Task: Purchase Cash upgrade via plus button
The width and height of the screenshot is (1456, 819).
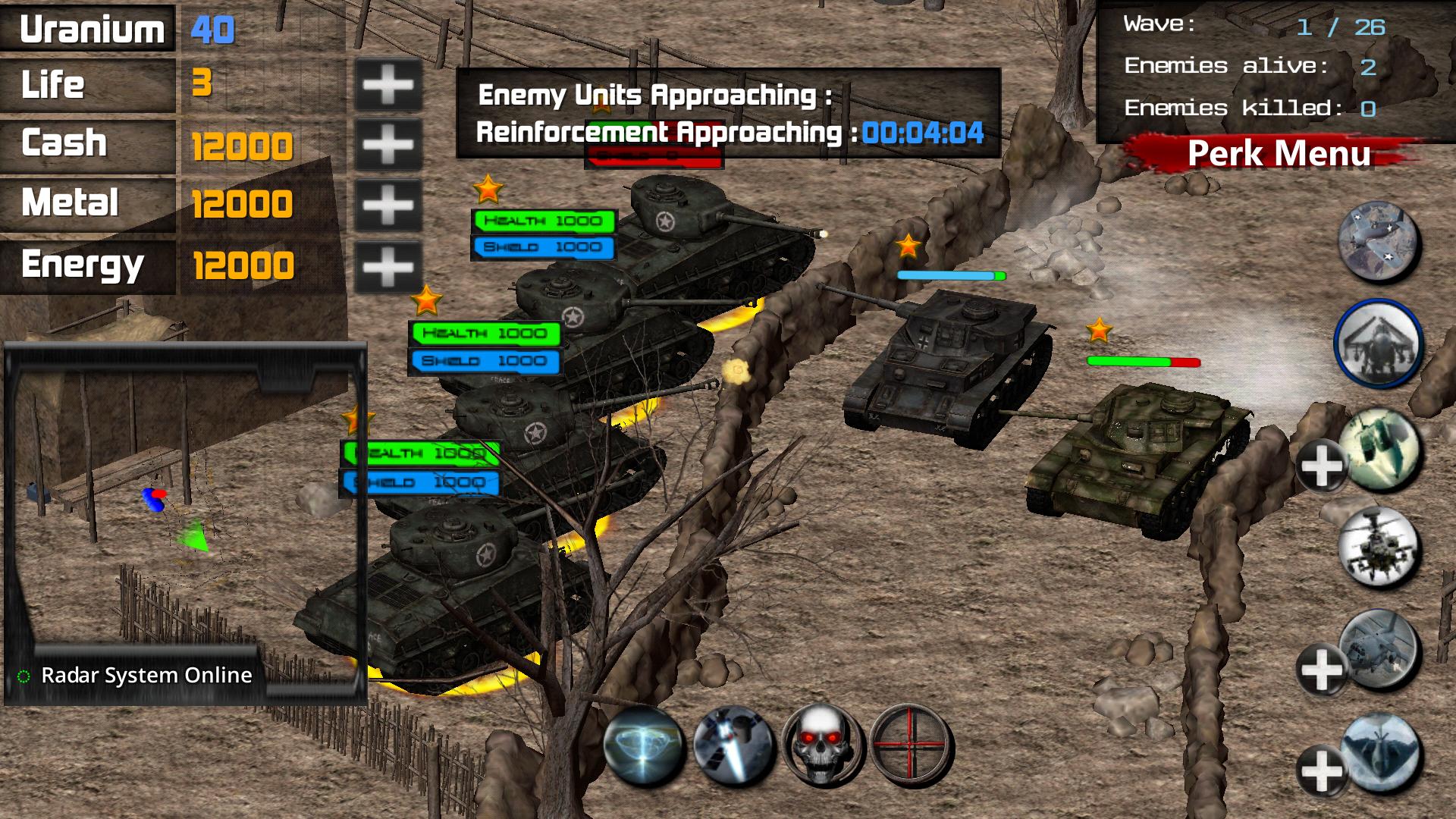Action: point(389,143)
